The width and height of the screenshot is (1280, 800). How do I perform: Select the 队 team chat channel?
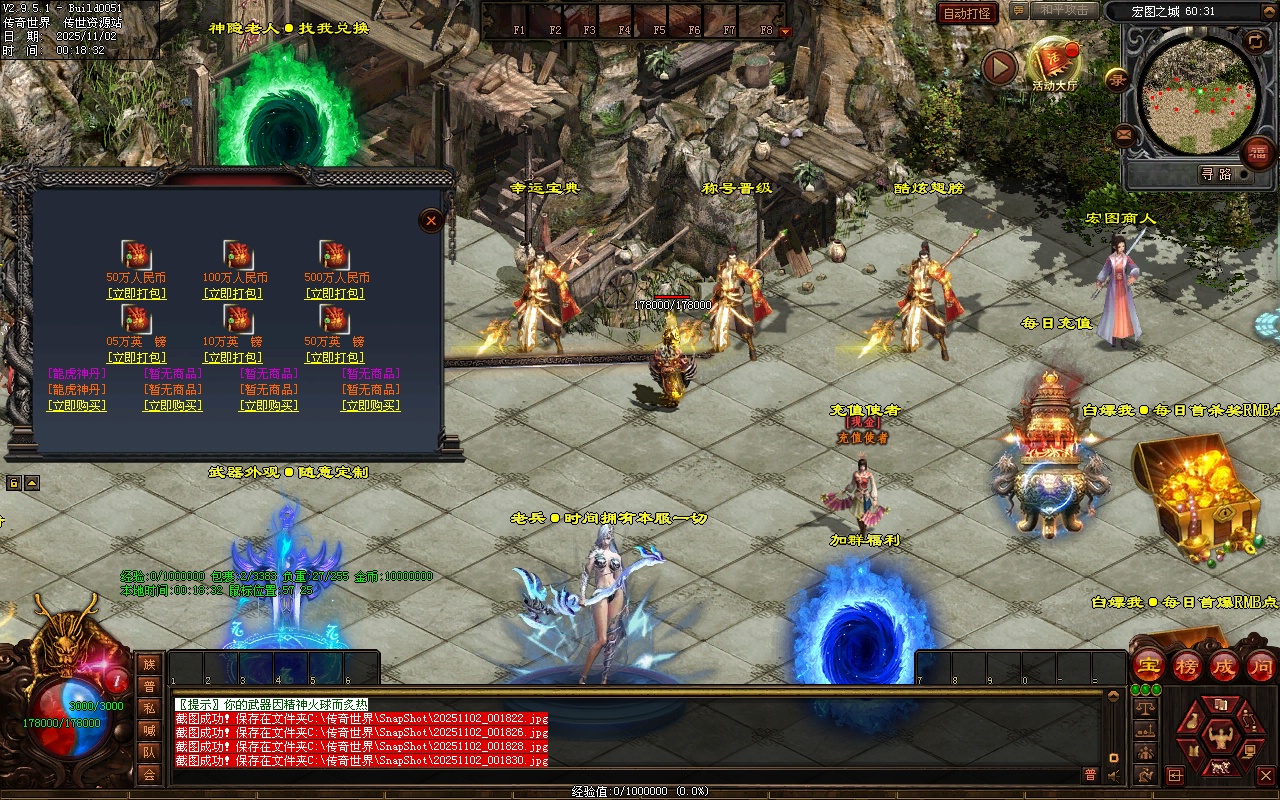coord(149,751)
